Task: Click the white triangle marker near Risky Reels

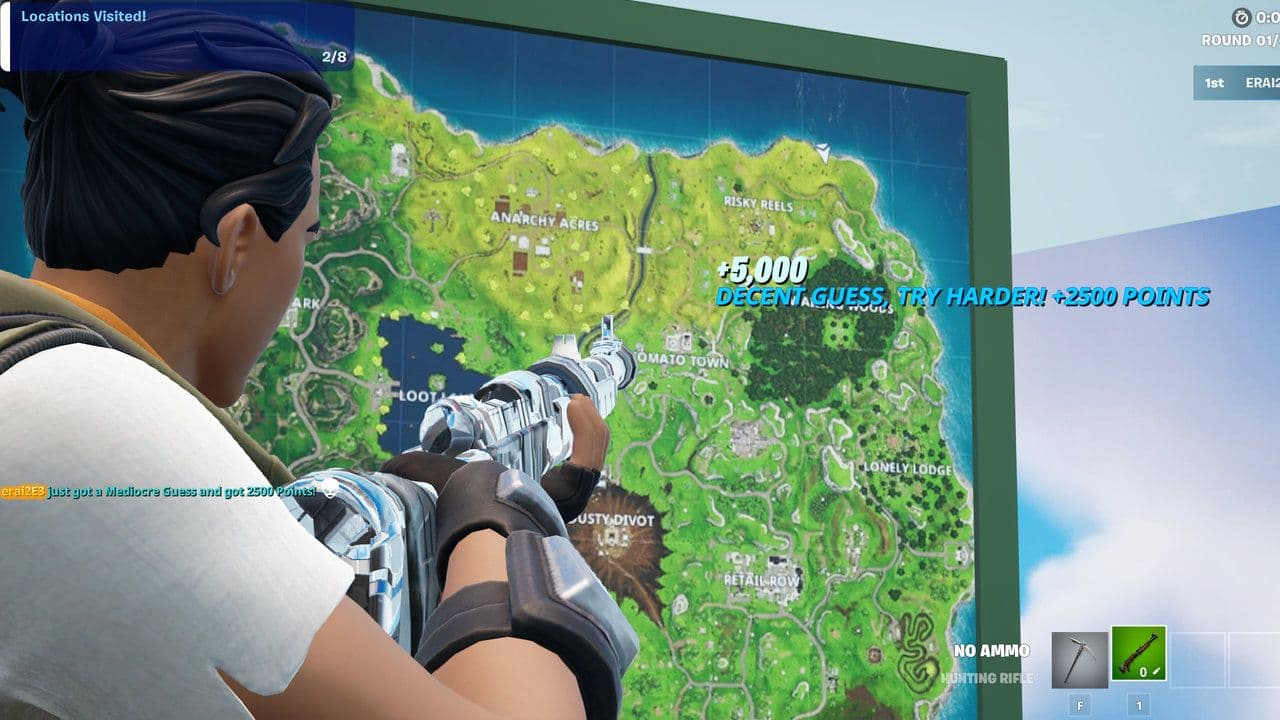Action: pyautogui.click(x=822, y=152)
